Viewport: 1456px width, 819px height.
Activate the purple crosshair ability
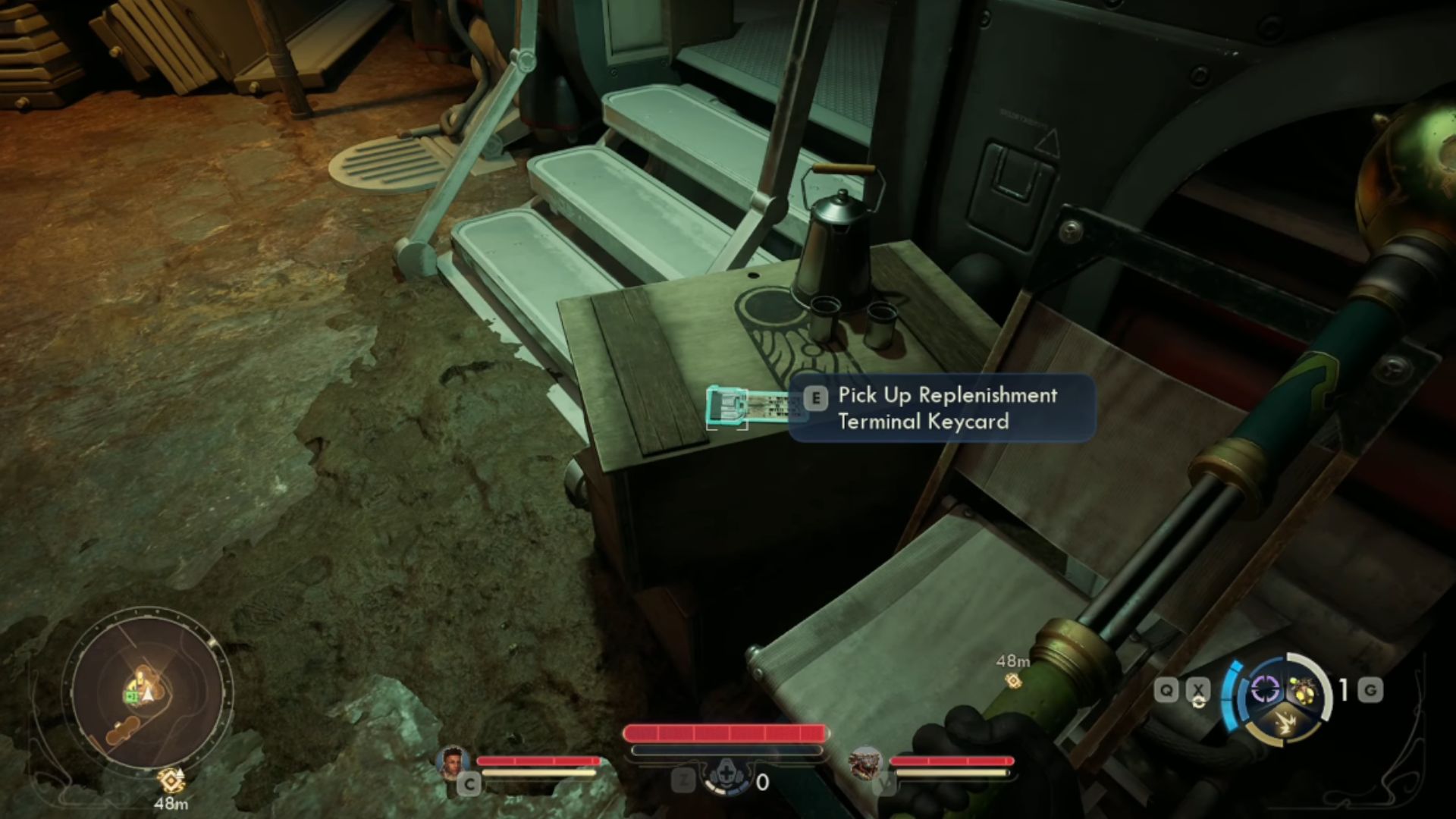1264,689
